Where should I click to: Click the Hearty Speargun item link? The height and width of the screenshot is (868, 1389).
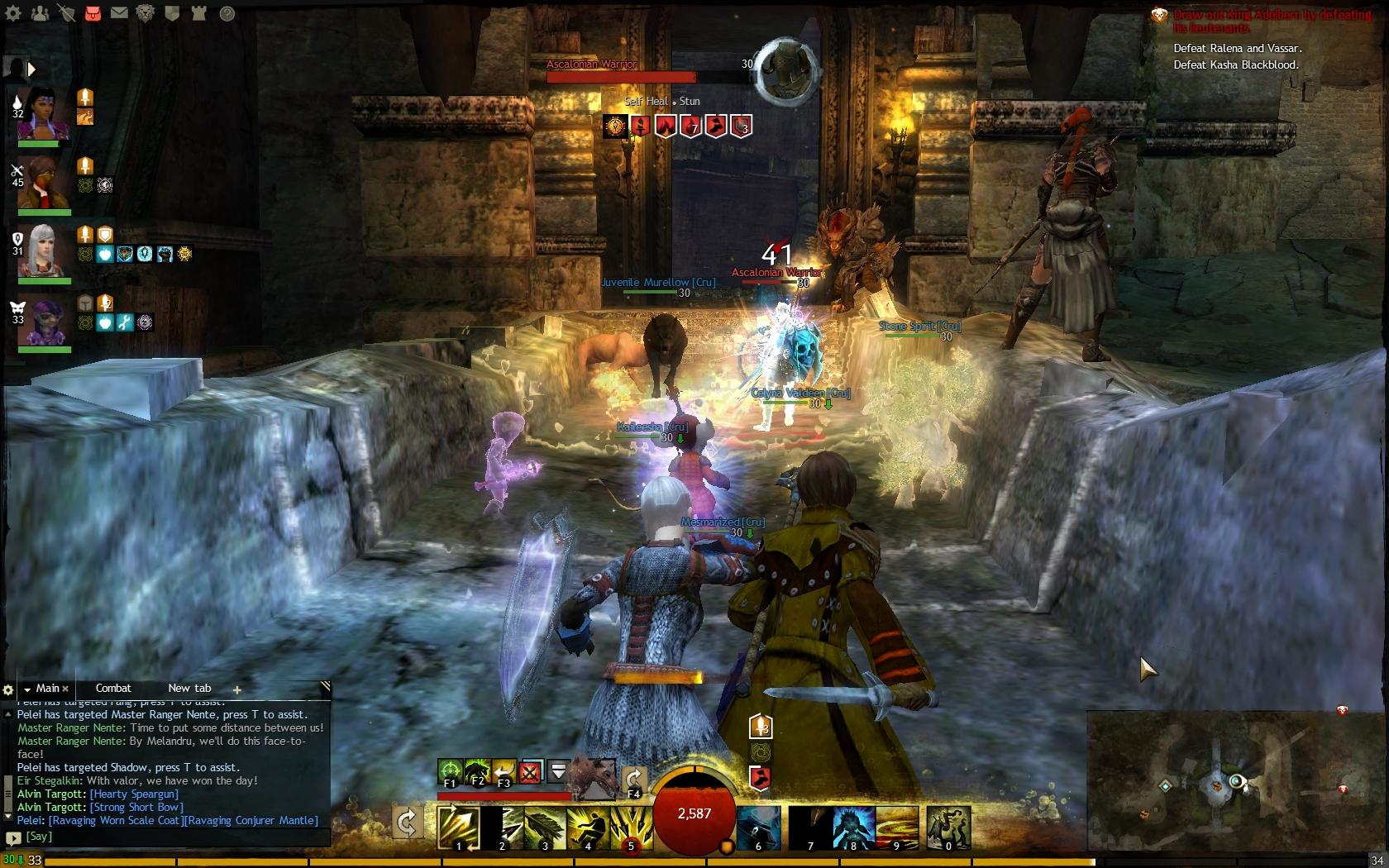point(134,794)
